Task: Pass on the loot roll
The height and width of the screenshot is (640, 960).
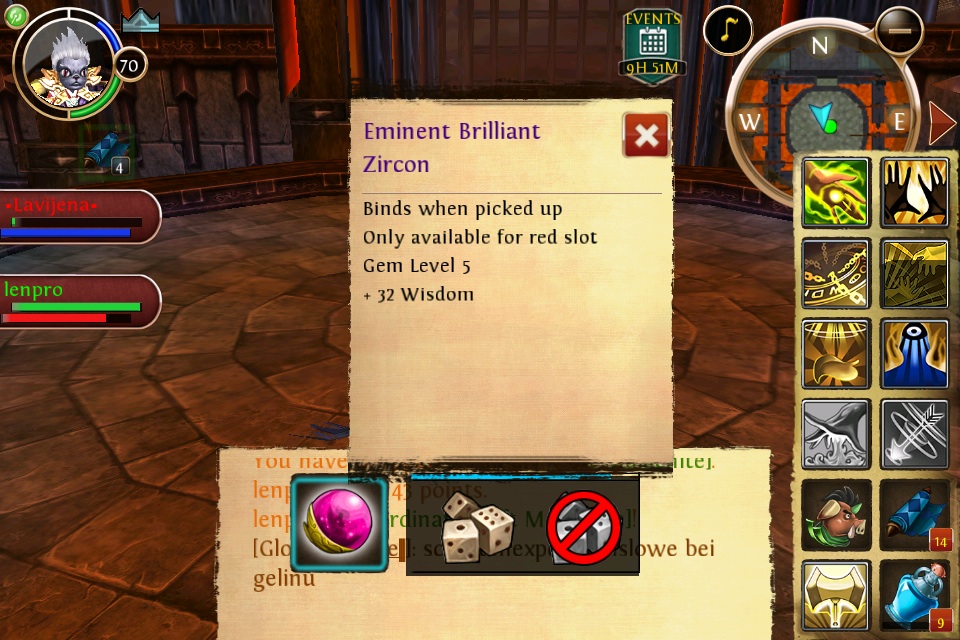Action: (583, 526)
